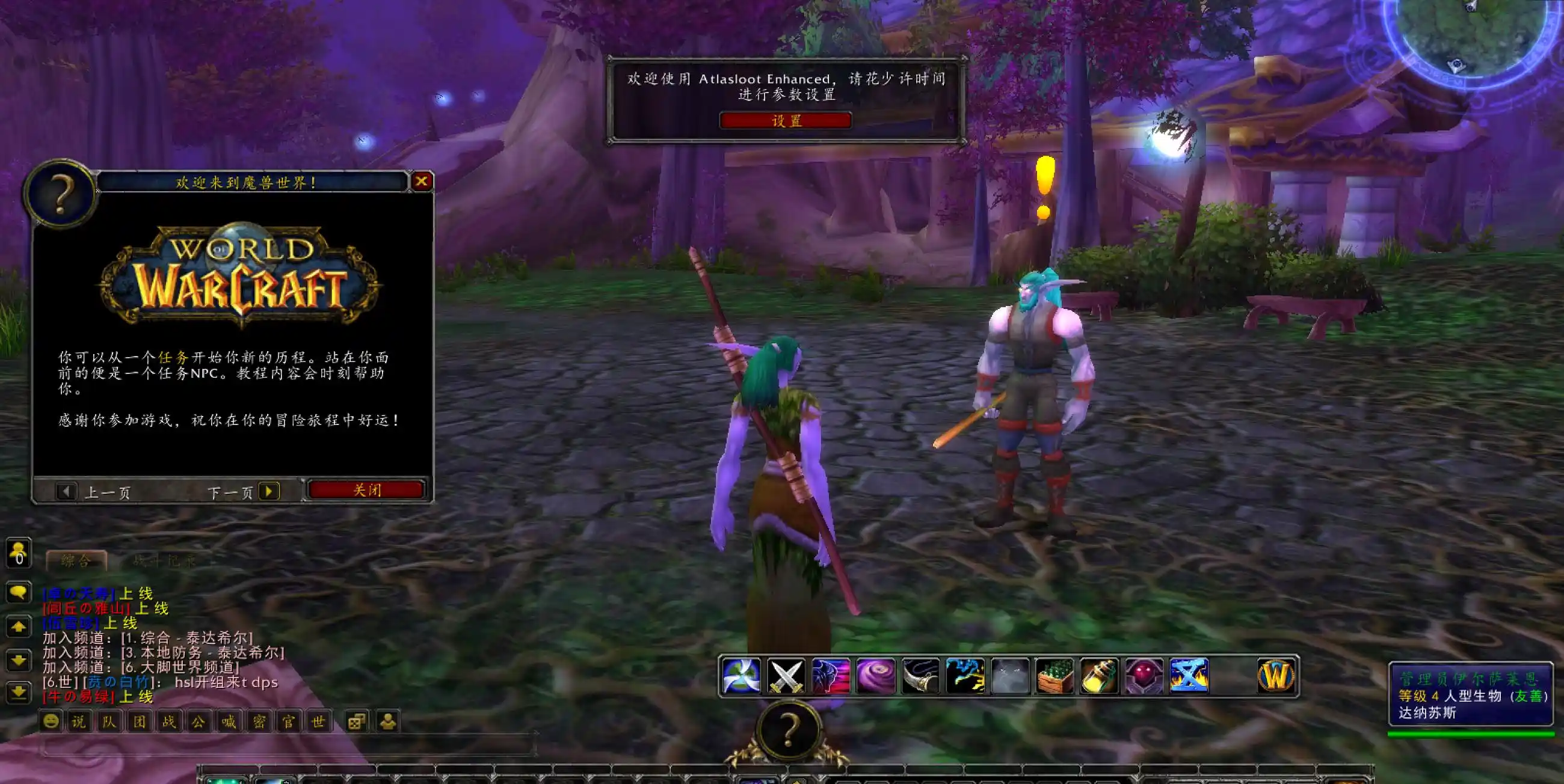Screen dimensions: 1564x784
Task: Use the horn item on the action bar
Action: click(x=920, y=676)
